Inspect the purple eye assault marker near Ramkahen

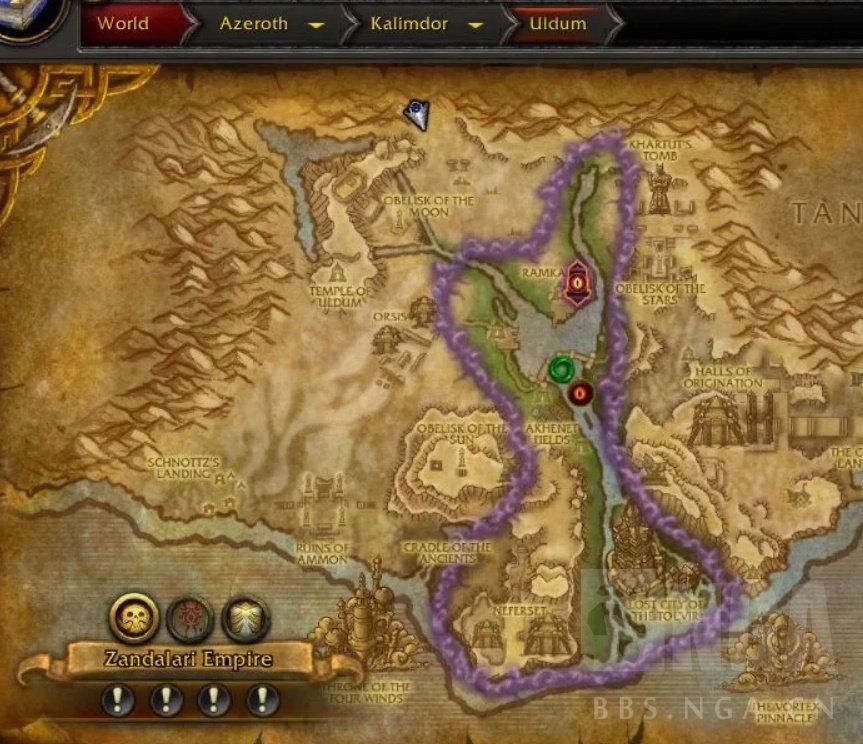click(577, 282)
